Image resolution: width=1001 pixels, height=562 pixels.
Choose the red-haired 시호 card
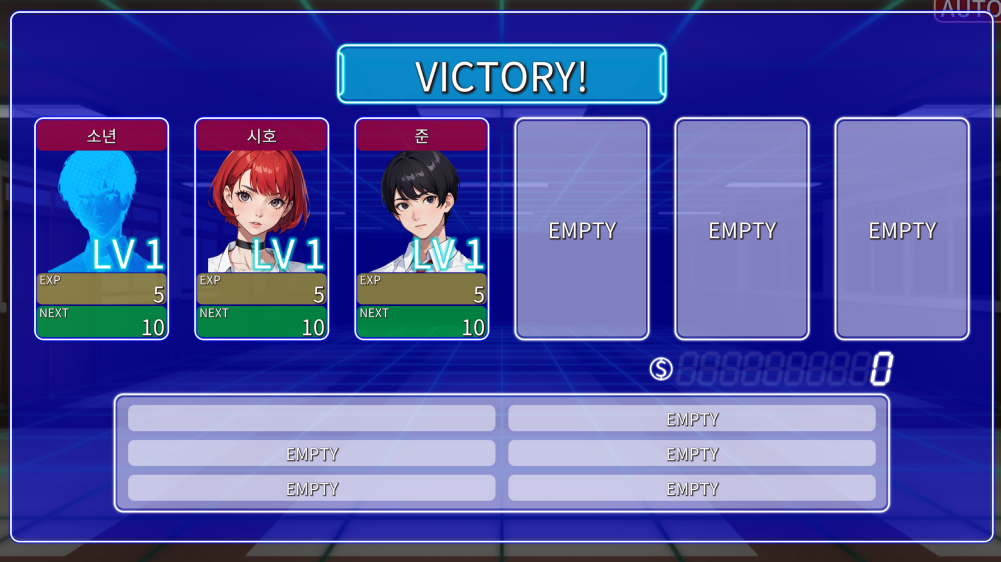[x=262, y=228]
